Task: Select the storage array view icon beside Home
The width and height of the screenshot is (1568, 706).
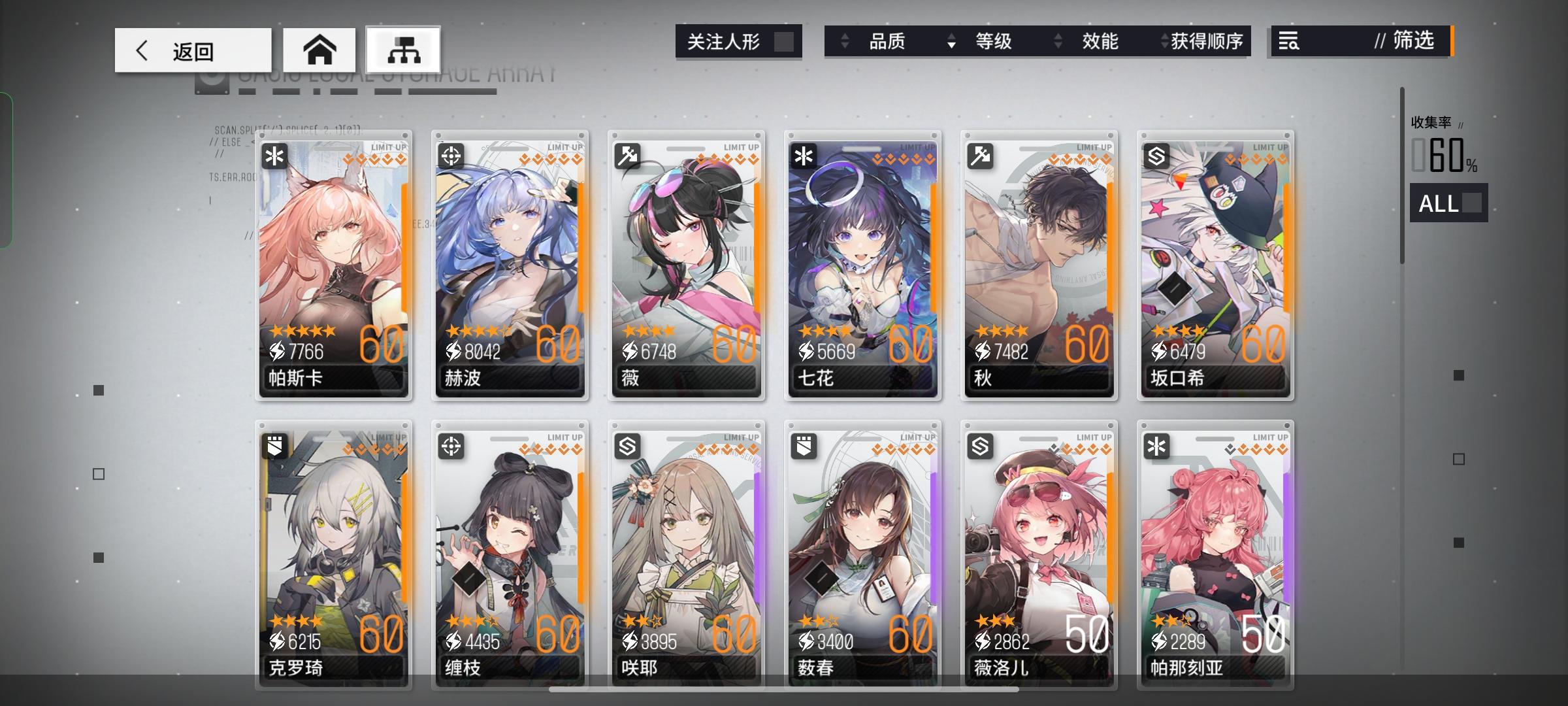Action: [x=403, y=49]
